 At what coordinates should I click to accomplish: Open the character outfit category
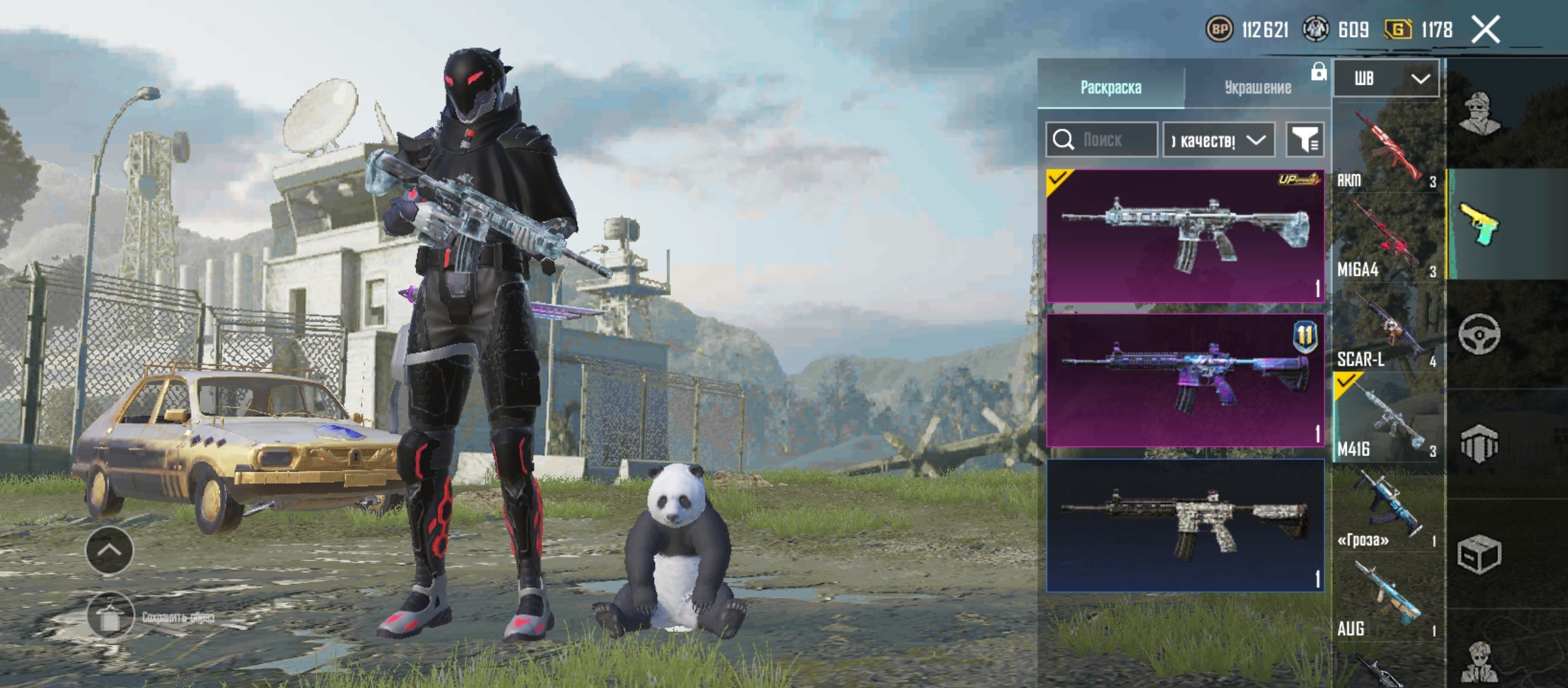(1480, 115)
